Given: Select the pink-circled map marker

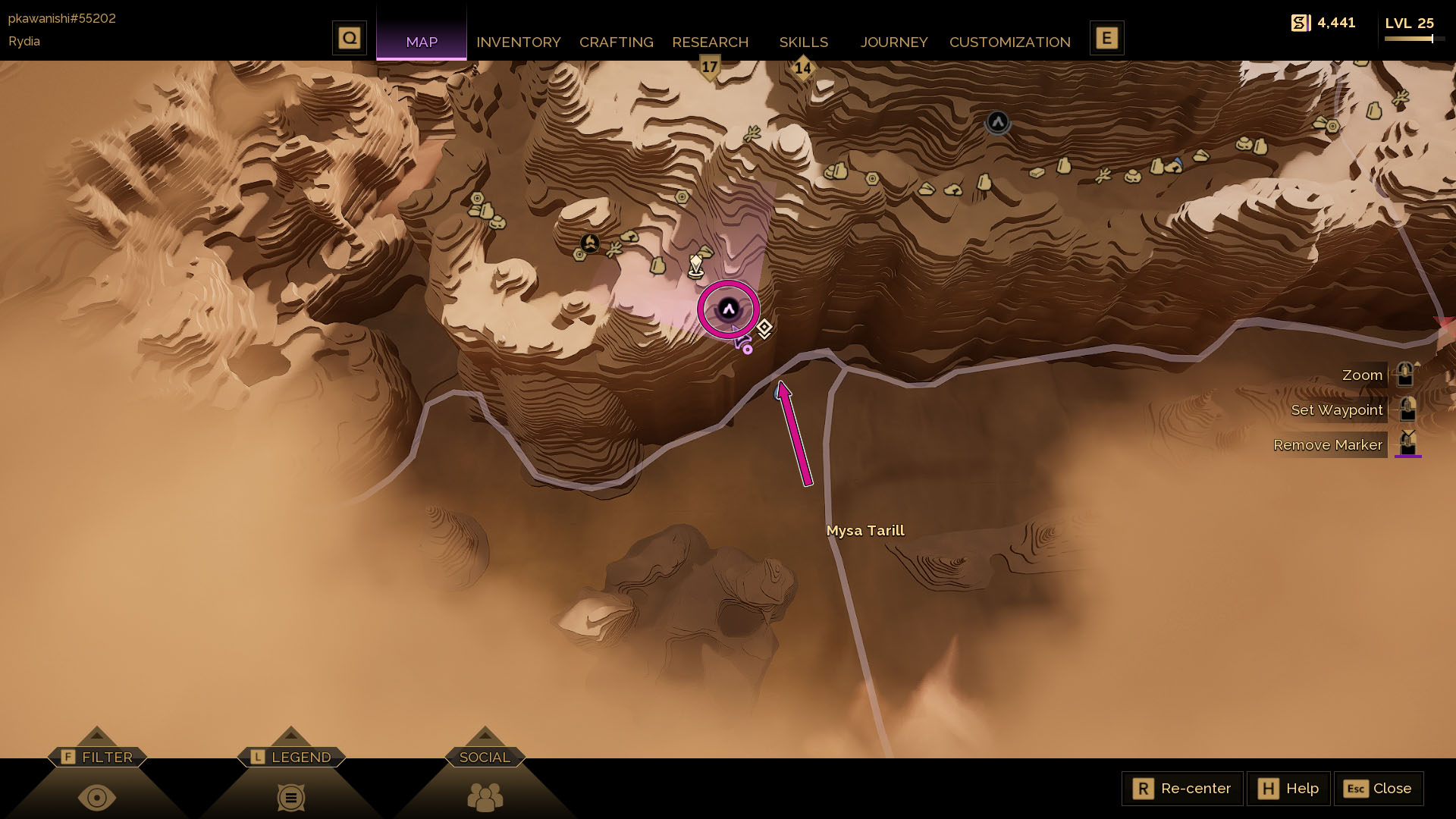Looking at the screenshot, I should [729, 309].
